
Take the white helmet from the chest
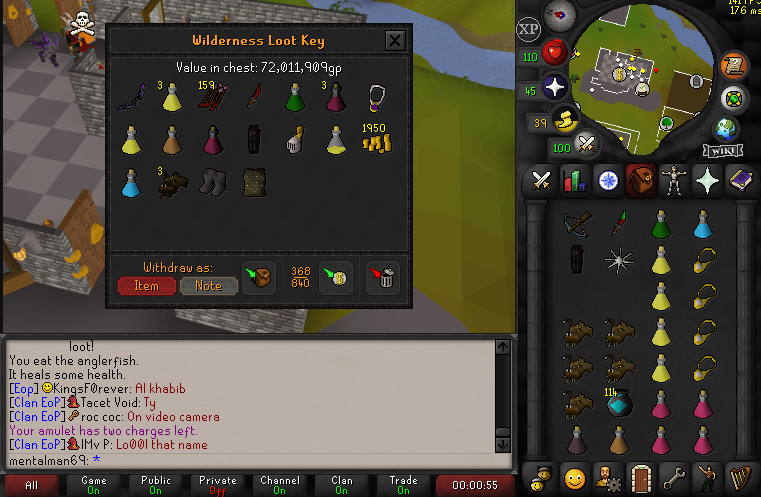(x=294, y=140)
